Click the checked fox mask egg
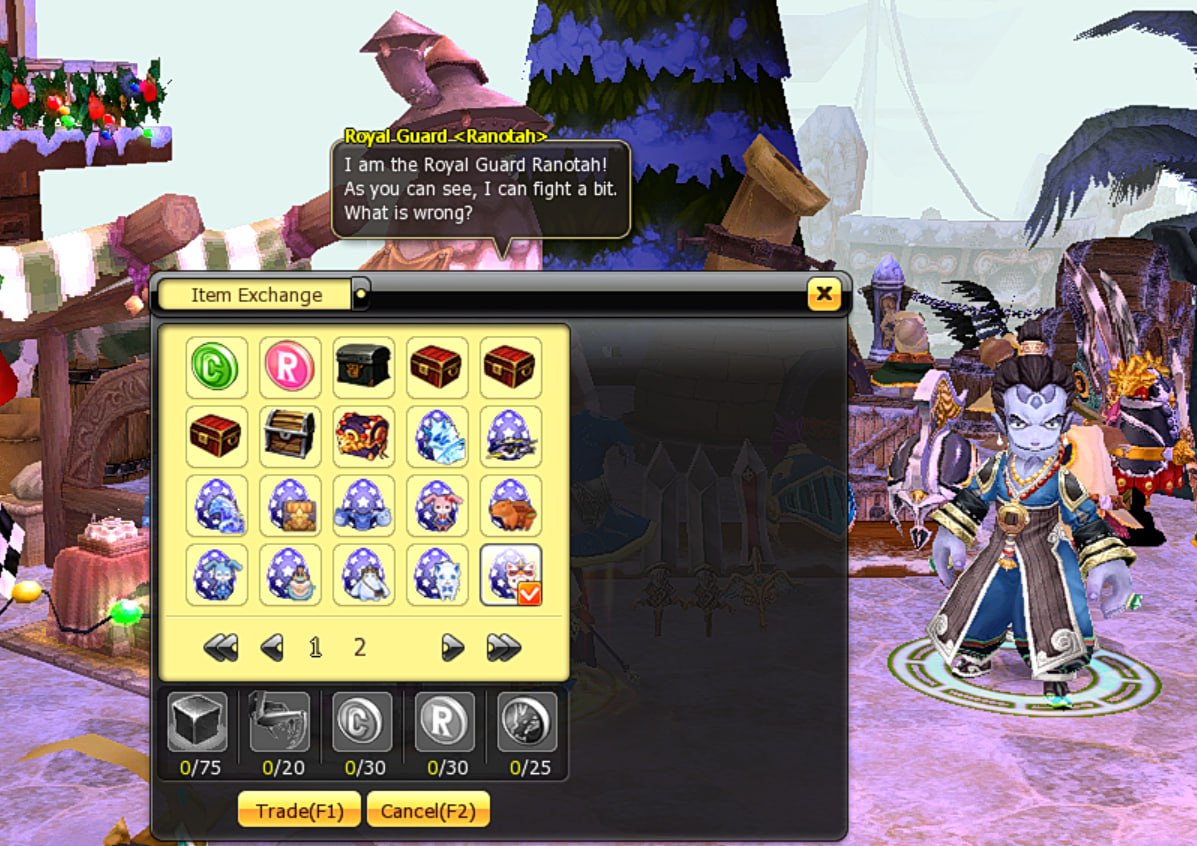The height and width of the screenshot is (846, 1197). 511,575
